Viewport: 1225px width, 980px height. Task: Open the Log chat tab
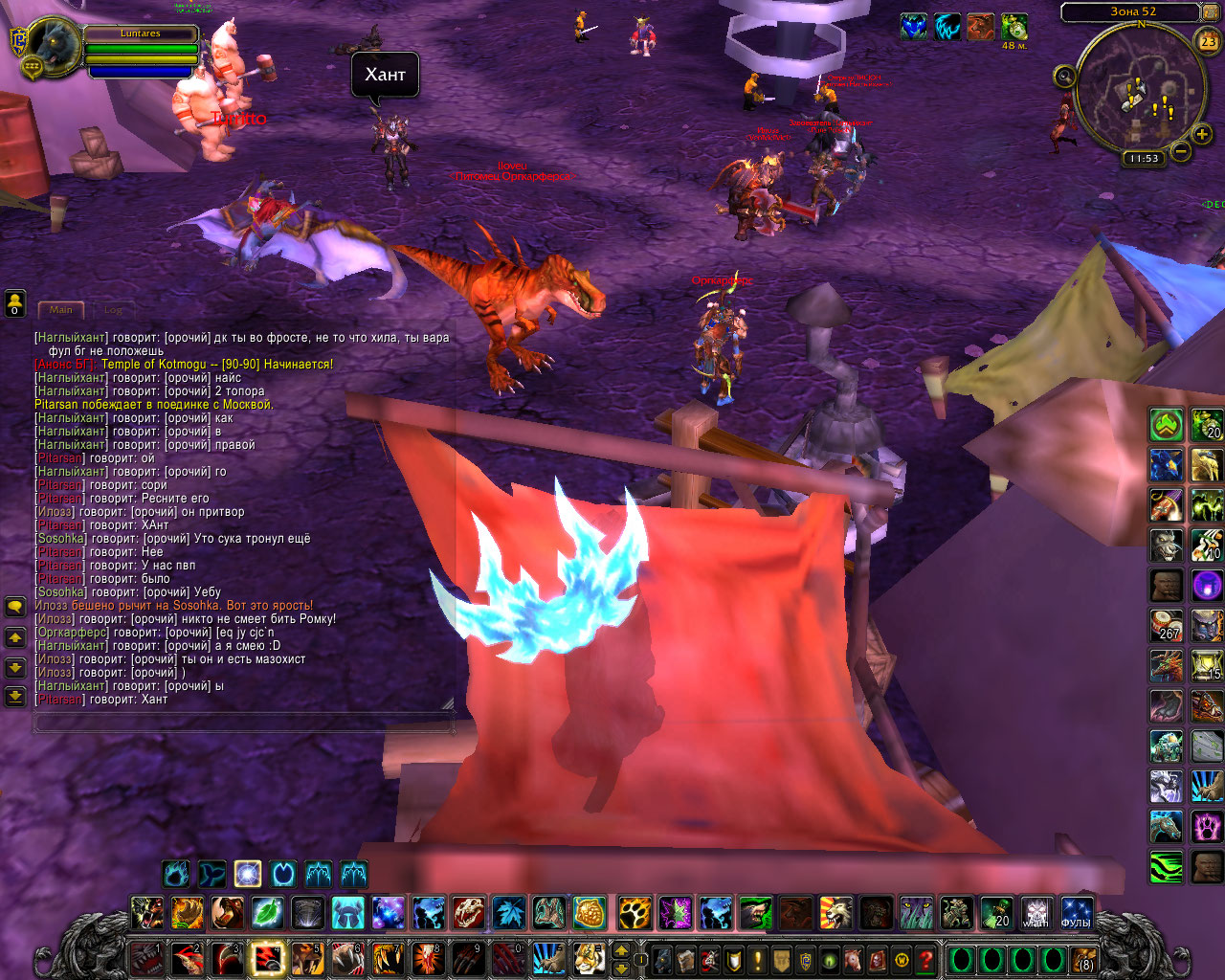[113, 310]
